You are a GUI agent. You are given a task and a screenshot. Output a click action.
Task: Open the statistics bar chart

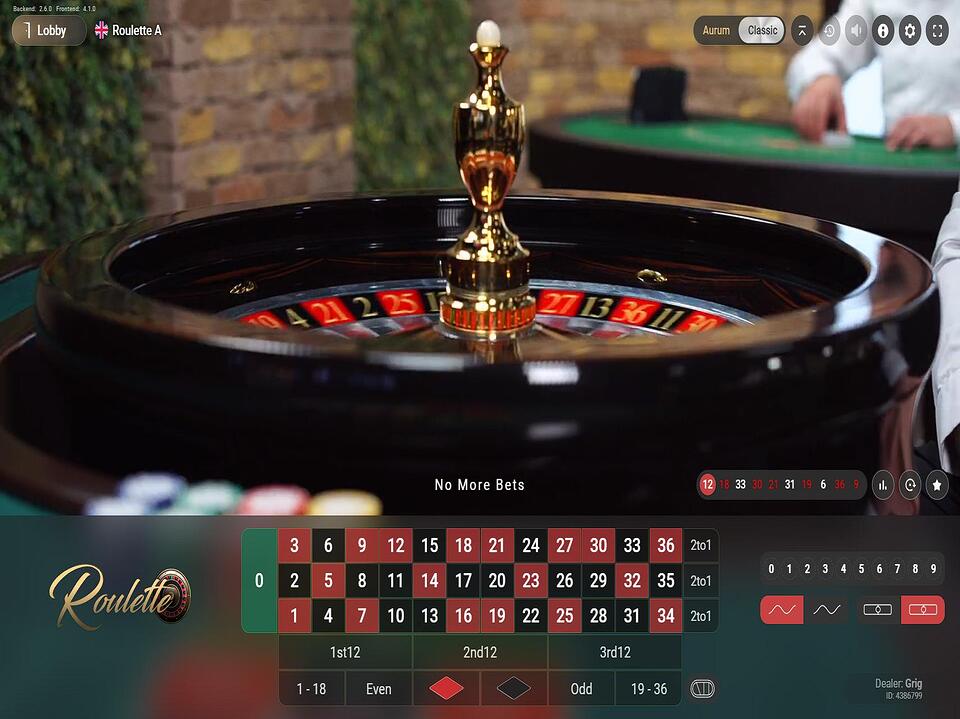click(x=883, y=485)
